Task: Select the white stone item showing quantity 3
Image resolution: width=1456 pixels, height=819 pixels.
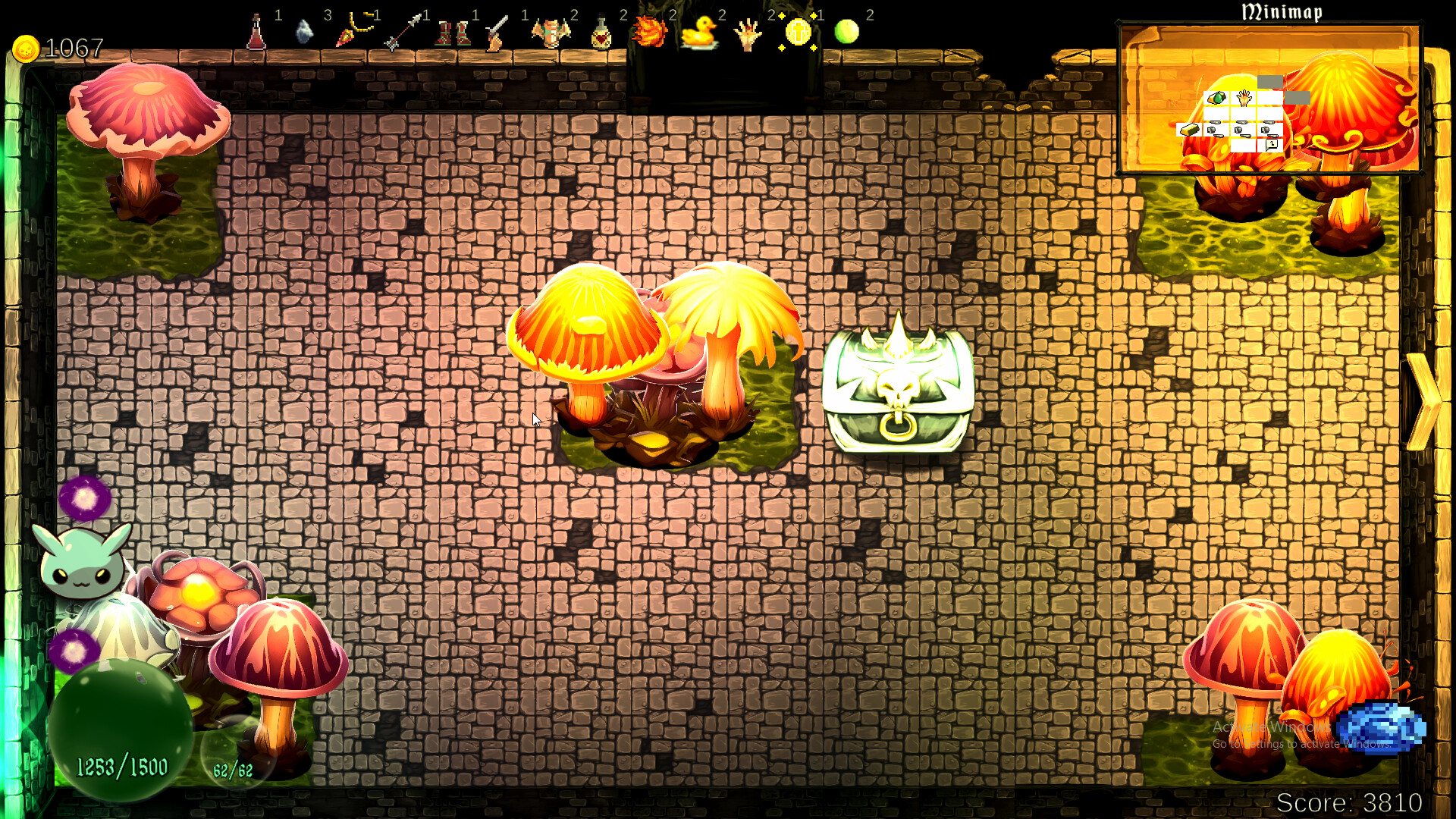Action: 304,34
